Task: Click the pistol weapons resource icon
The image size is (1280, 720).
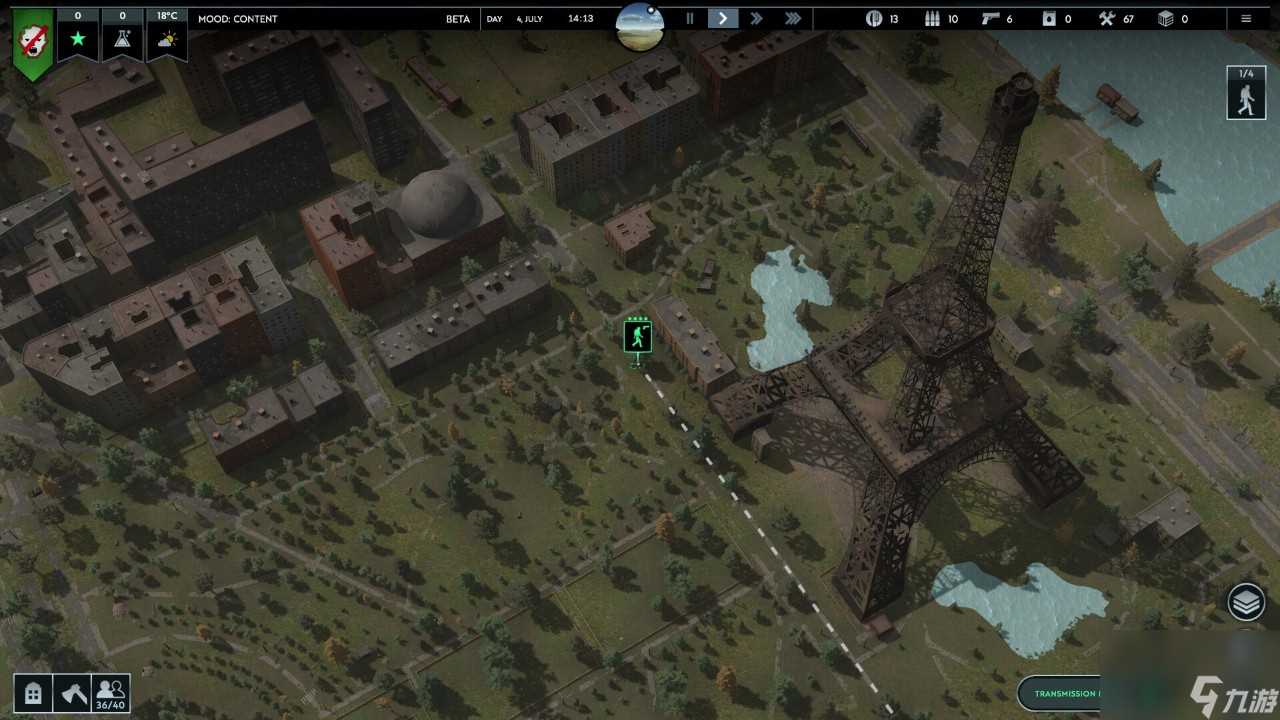Action: point(990,18)
